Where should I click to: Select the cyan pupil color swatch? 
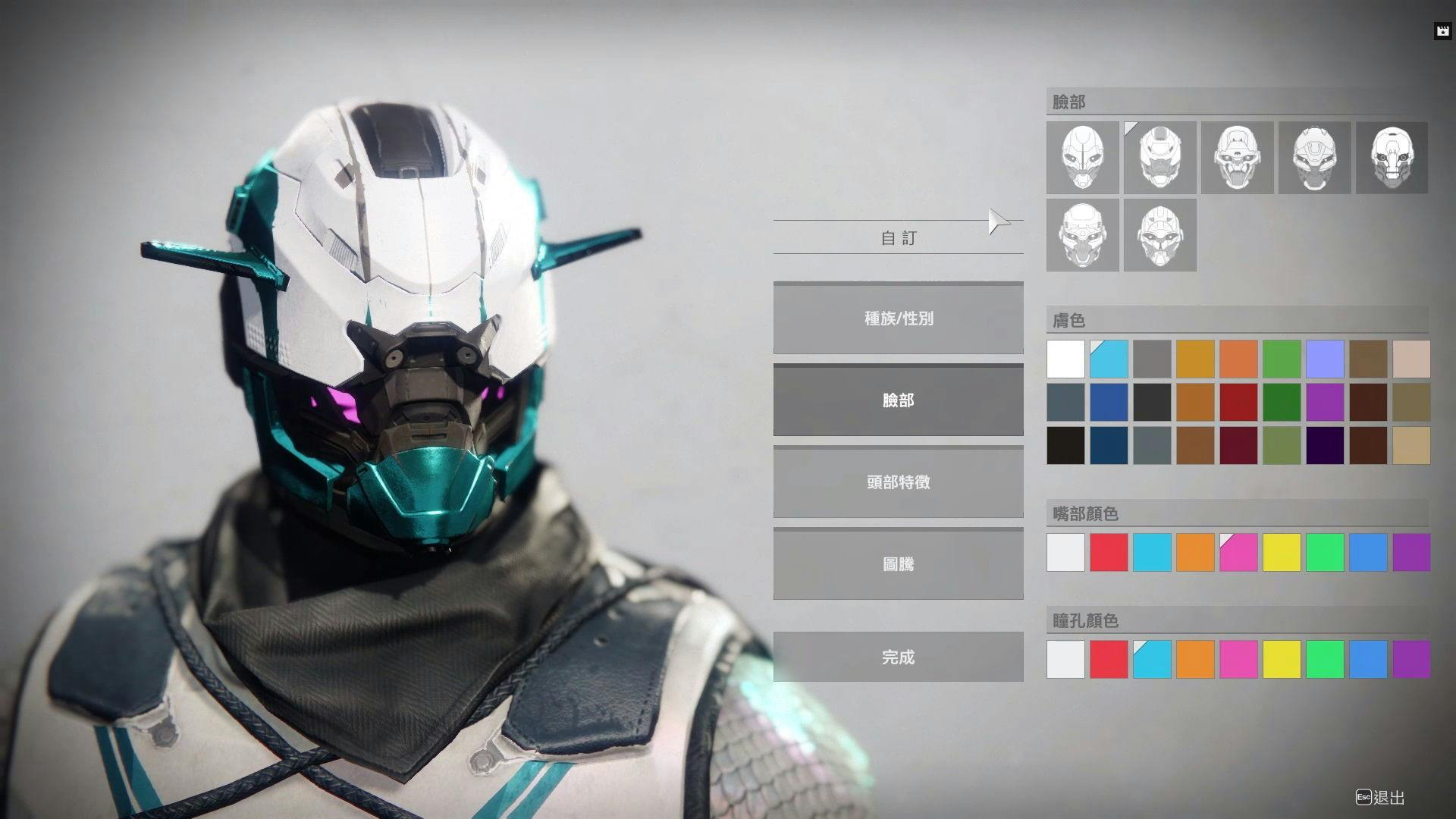click(1152, 659)
